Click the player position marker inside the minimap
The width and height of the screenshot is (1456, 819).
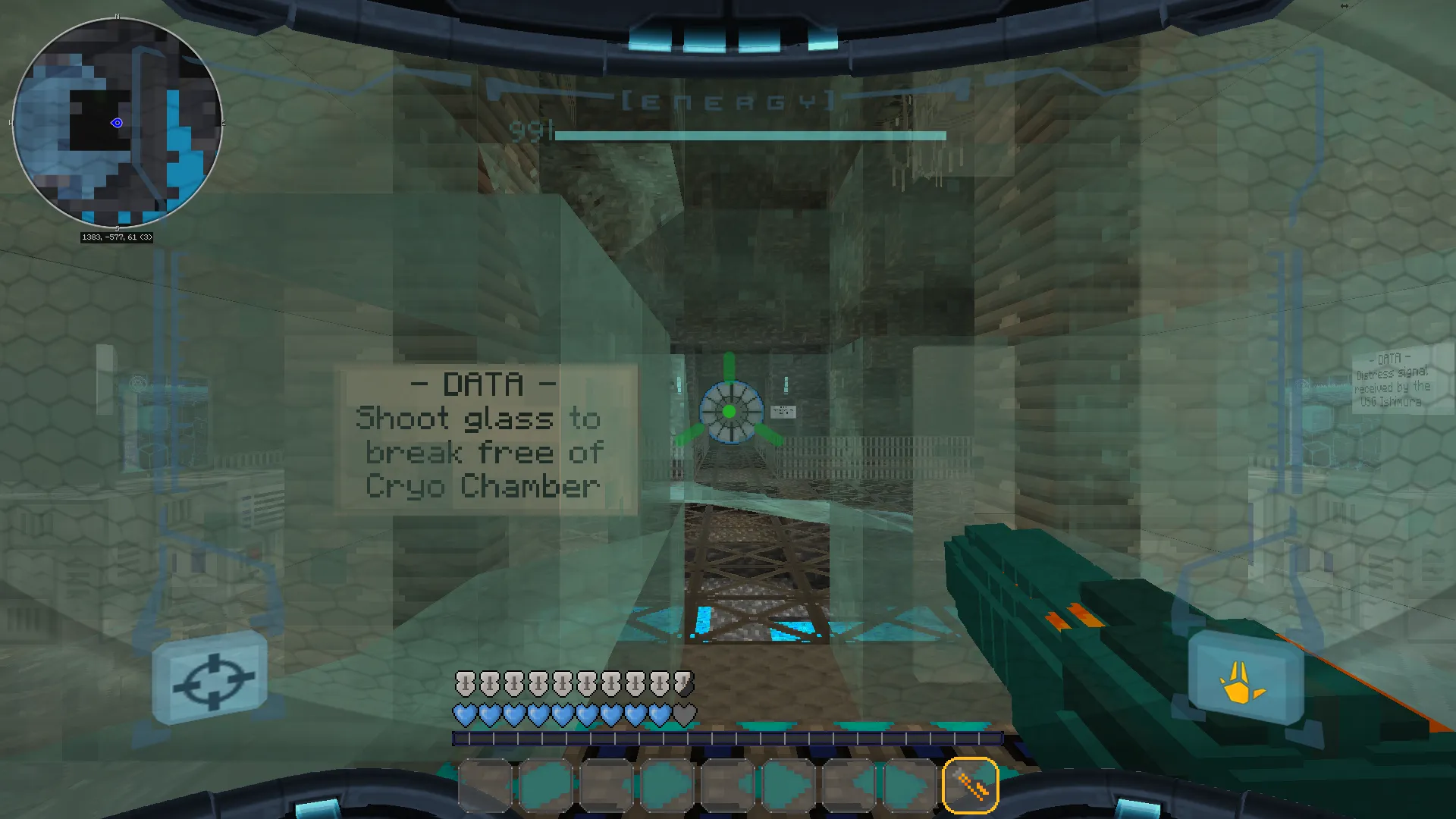(118, 123)
